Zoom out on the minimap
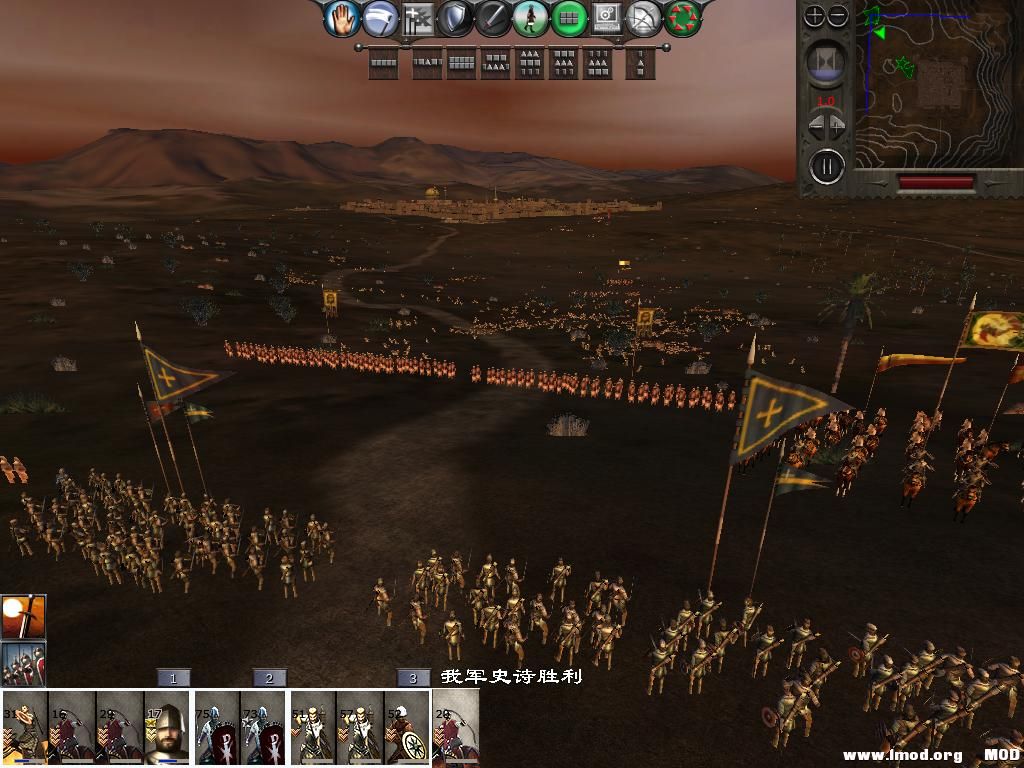Screen dimensions: 1024x768 click(838, 16)
